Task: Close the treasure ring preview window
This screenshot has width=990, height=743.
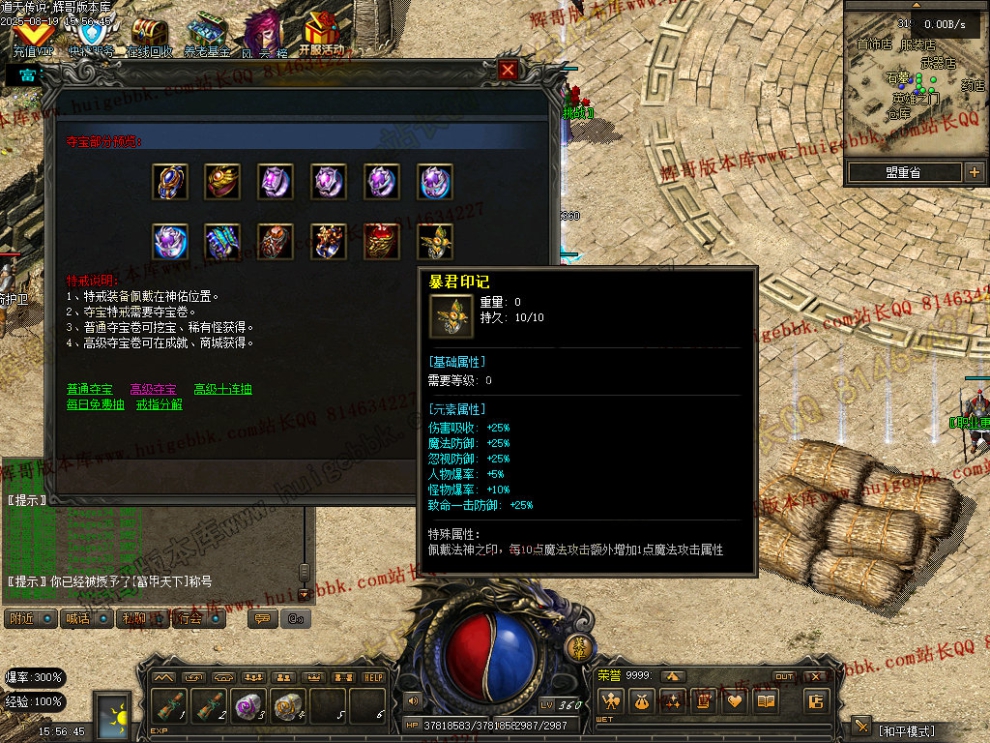Action: pos(508,70)
